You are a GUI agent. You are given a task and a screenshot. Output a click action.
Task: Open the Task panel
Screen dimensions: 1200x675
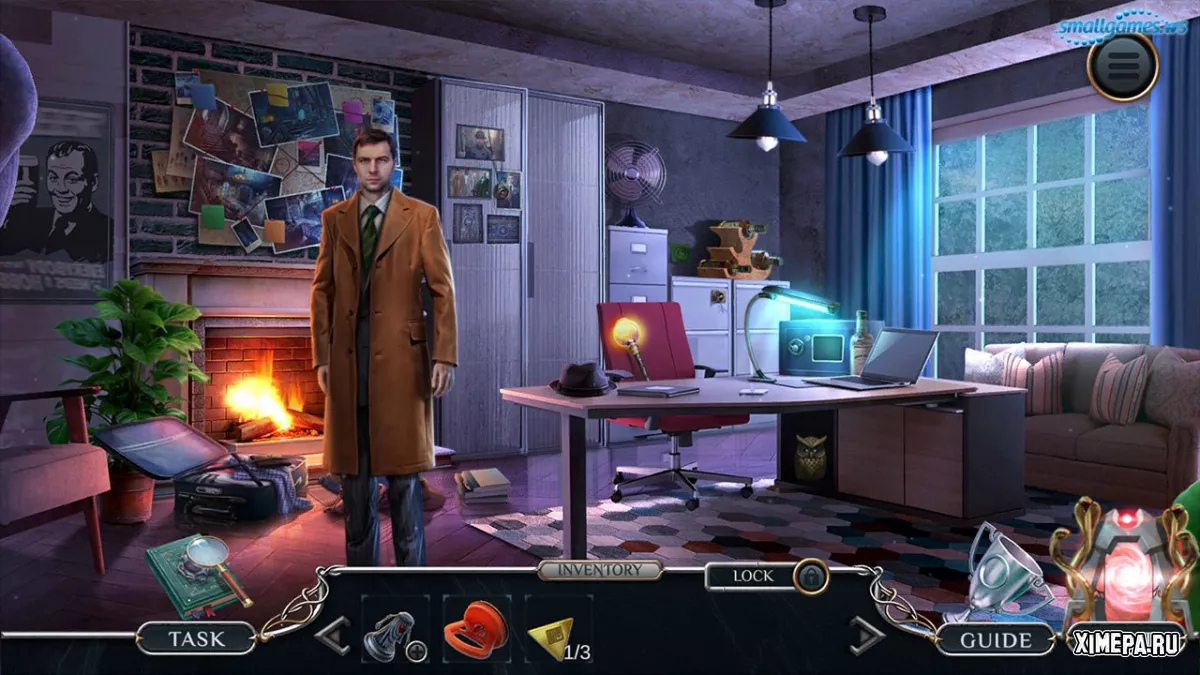(x=196, y=638)
